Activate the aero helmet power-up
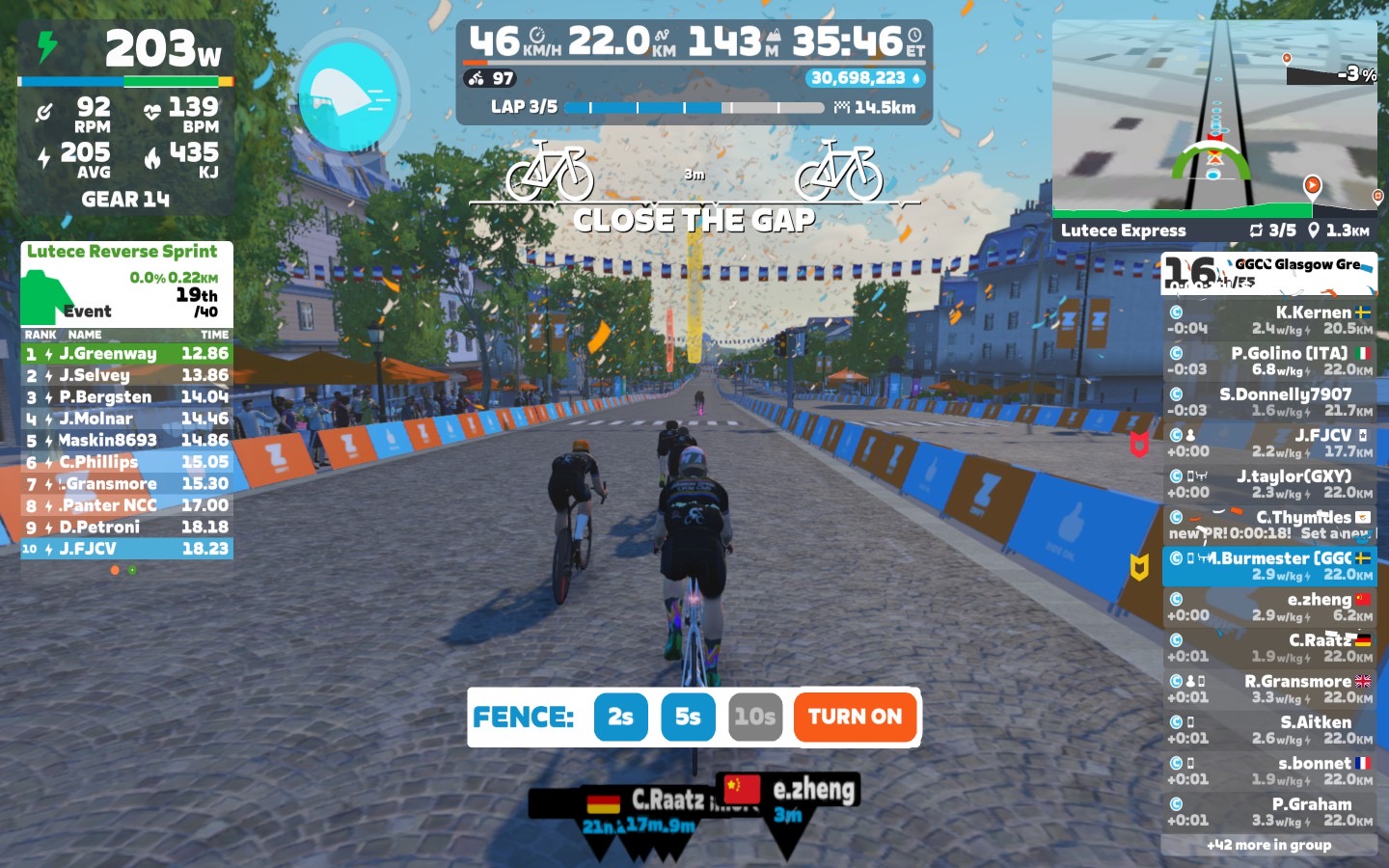The image size is (1389, 868). pyautogui.click(x=347, y=95)
